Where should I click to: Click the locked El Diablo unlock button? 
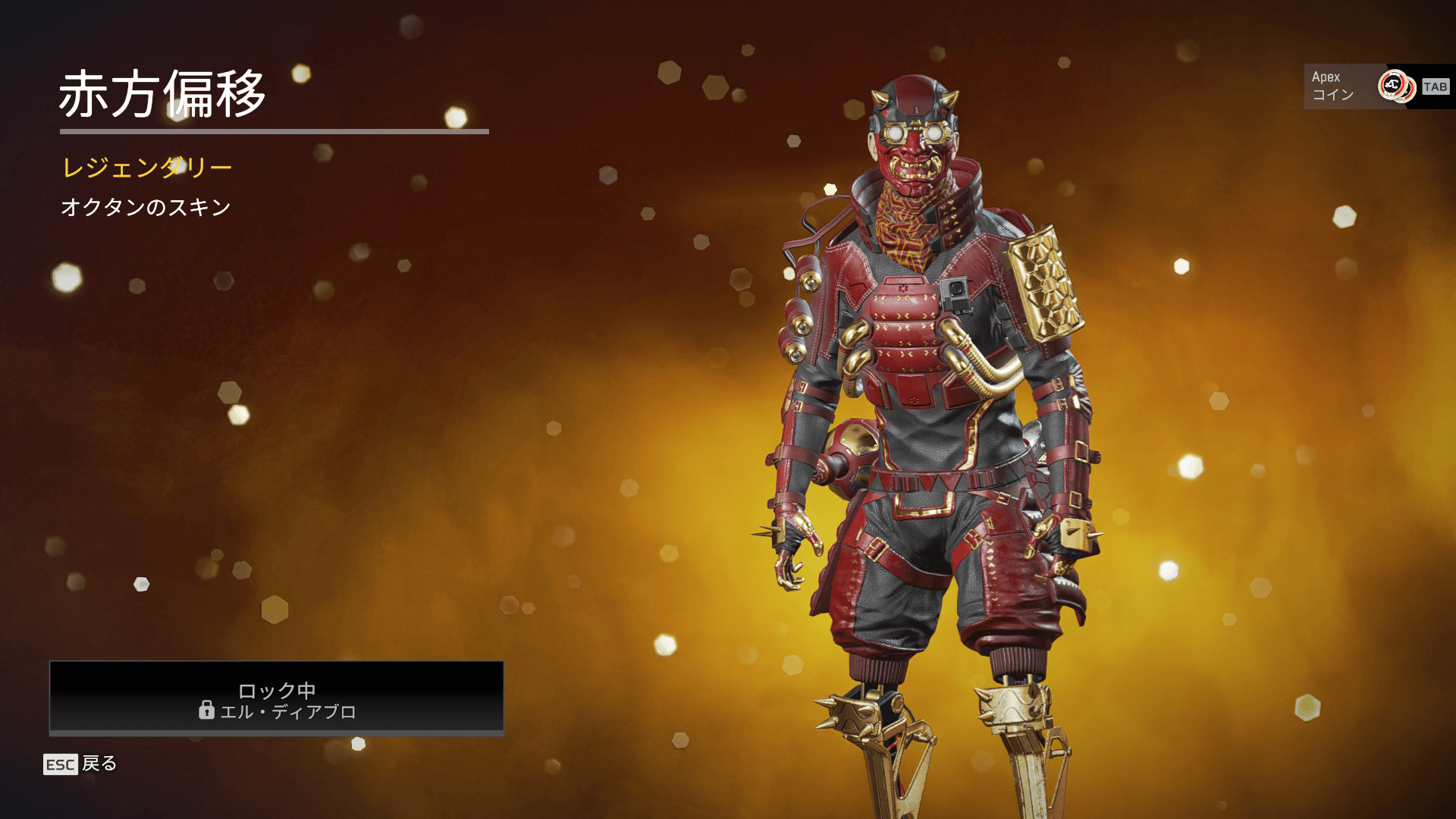click(x=277, y=698)
